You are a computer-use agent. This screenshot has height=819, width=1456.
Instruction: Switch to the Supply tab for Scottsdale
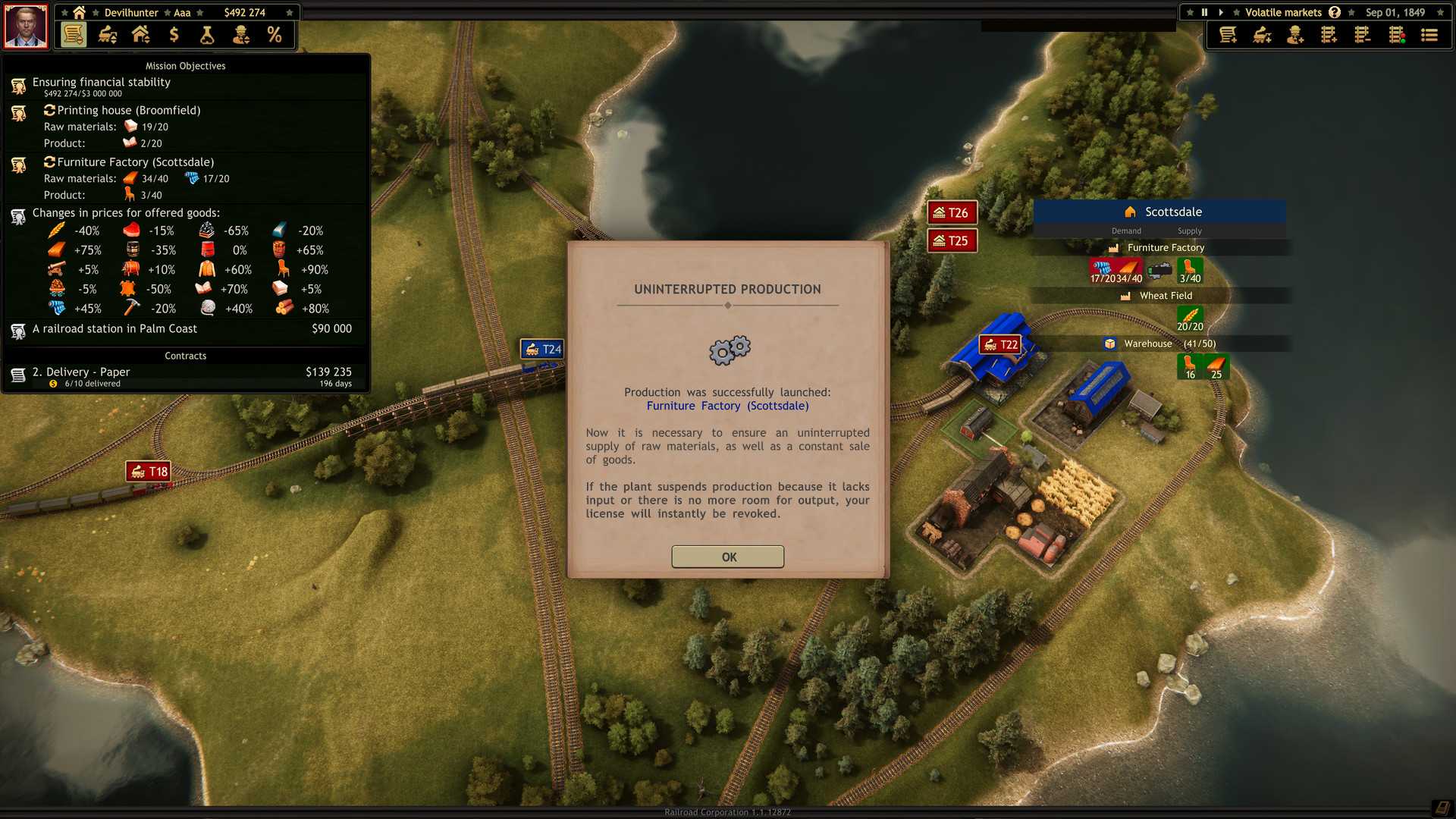[1189, 231]
